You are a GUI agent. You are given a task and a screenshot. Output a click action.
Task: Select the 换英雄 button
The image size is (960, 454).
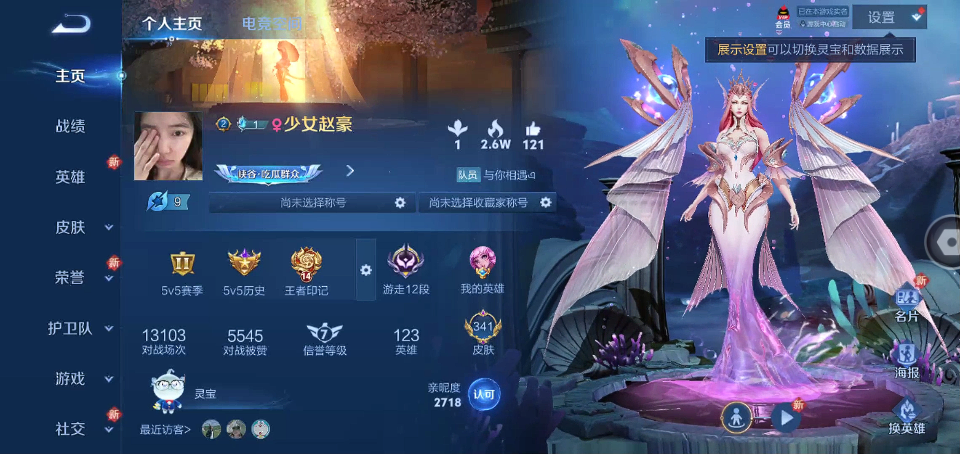coord(906,416)
